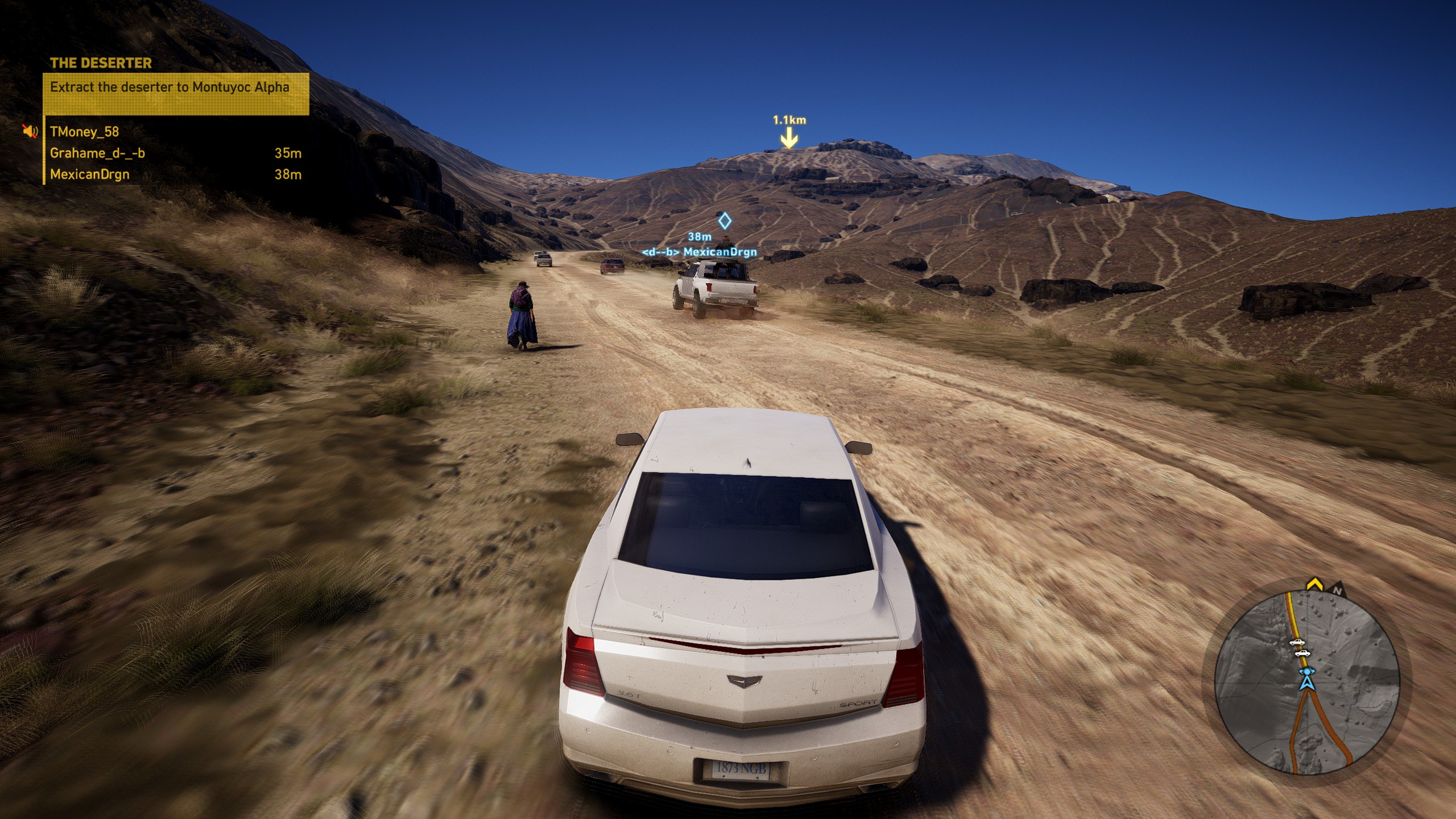Click the yellow 1.1km objective arrow marker

[x=789, y=138]
